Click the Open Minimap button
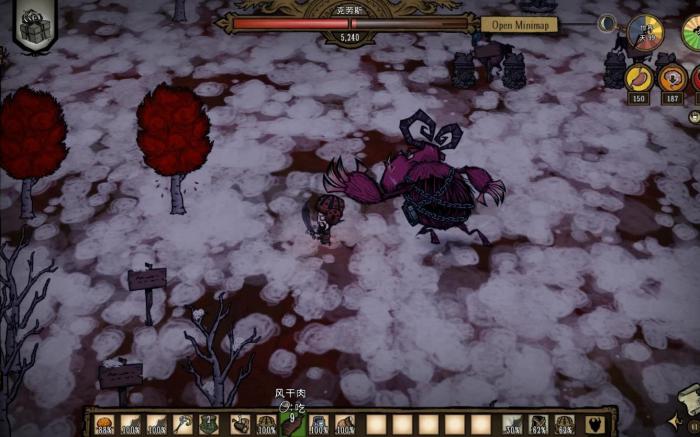The width and height of the screenshot is (700, 437). click(519, 25)
